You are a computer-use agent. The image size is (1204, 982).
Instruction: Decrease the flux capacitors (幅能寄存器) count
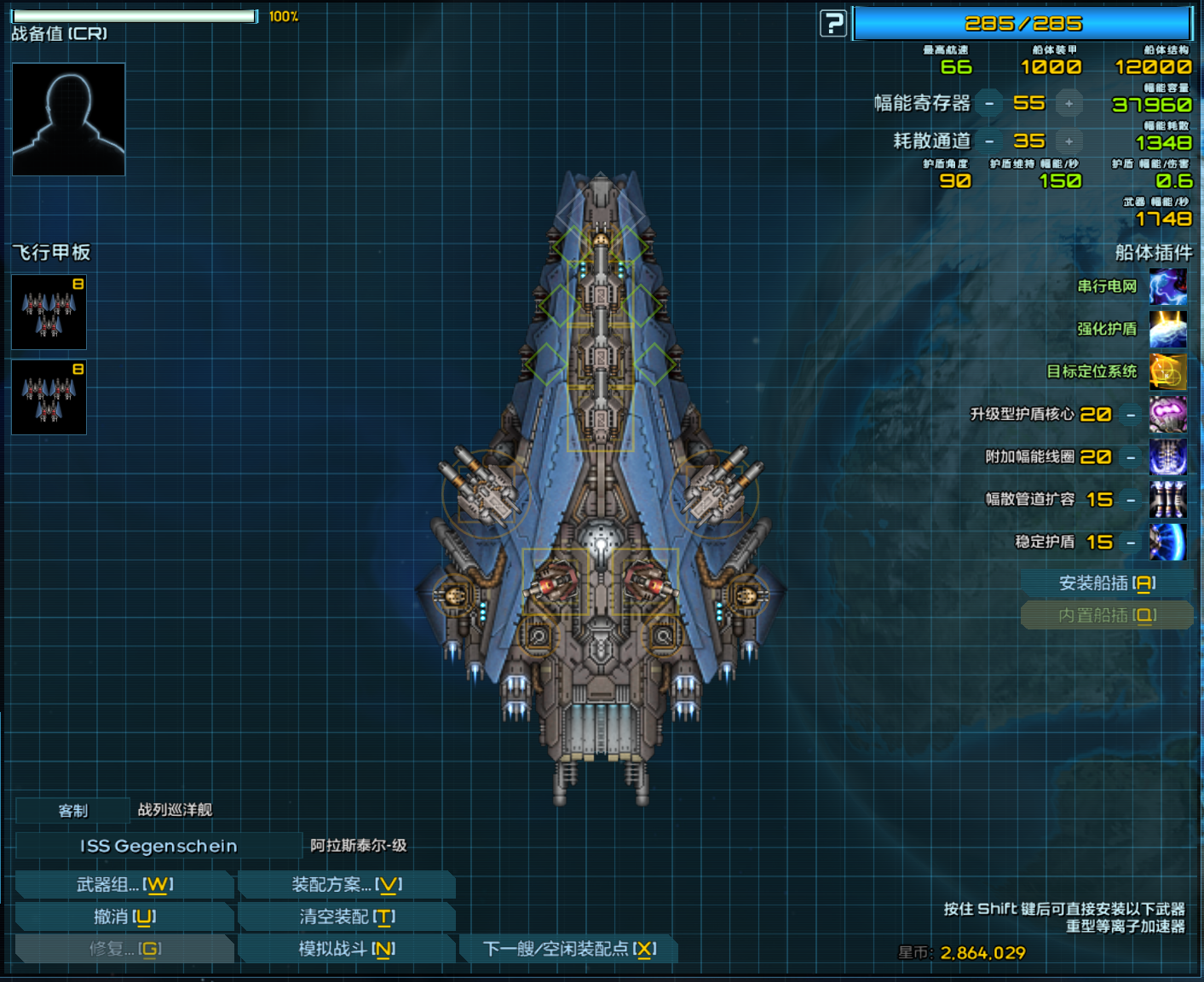(x=989, y=104)
